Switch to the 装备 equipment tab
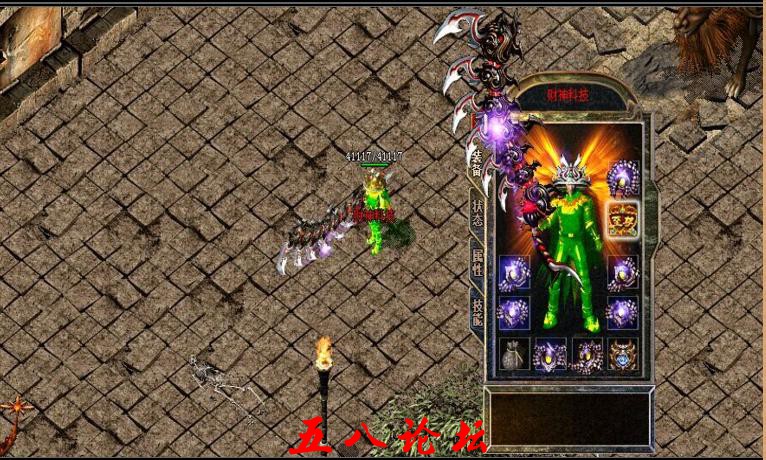The height and width of the screenshot is (460, 766). 476,163
